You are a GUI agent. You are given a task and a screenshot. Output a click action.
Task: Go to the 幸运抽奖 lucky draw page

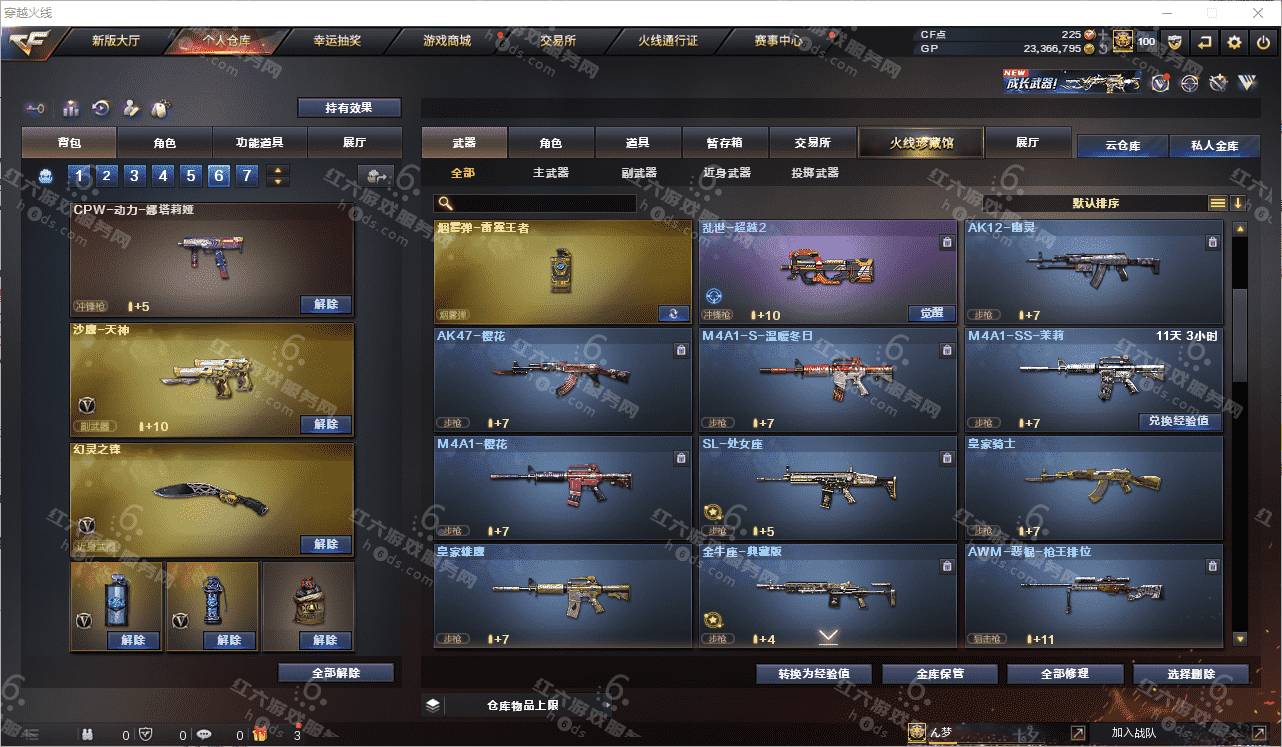tap(337, 41)
